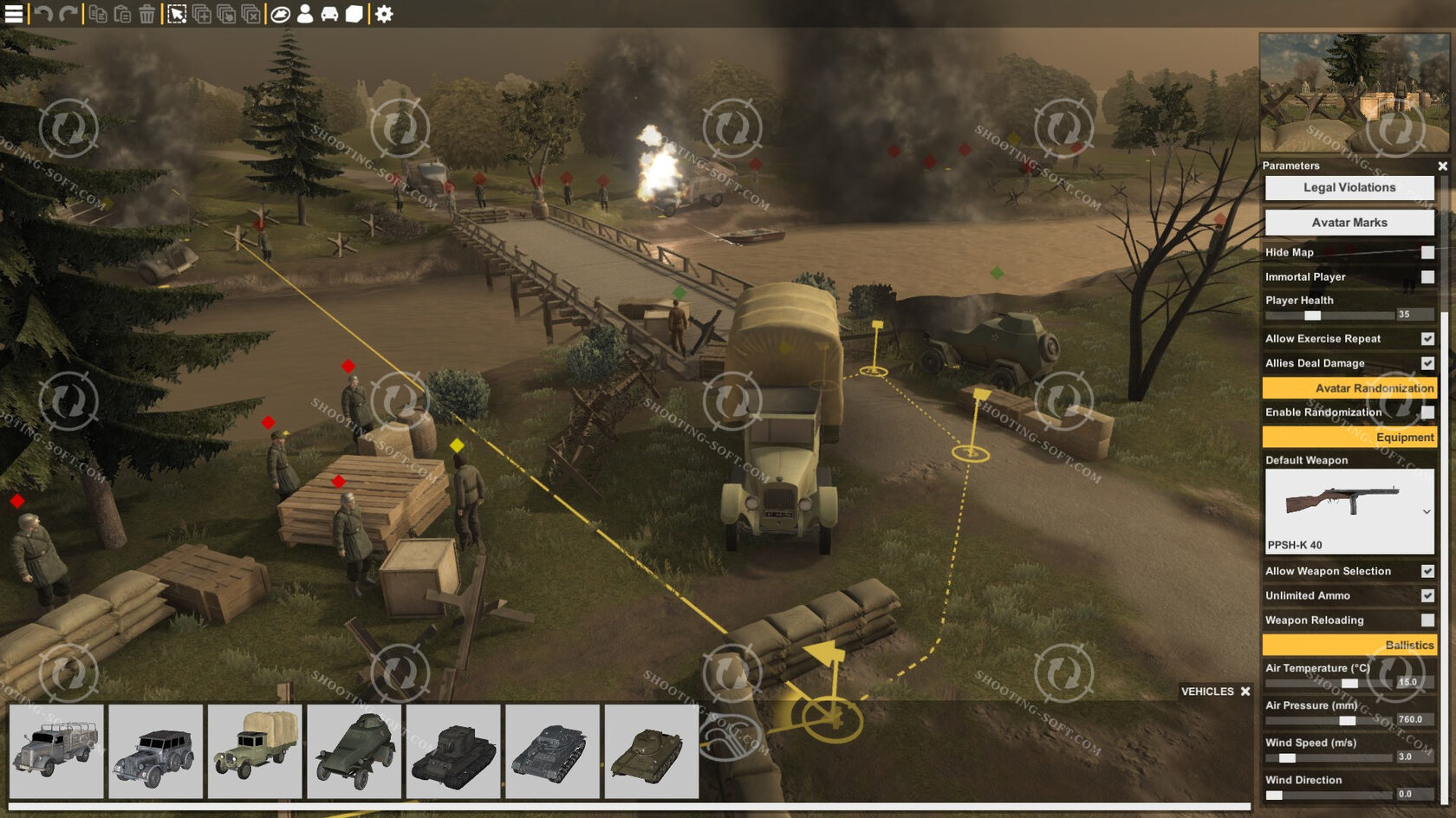Click the redo arrow icon

(x=69, y=15)
